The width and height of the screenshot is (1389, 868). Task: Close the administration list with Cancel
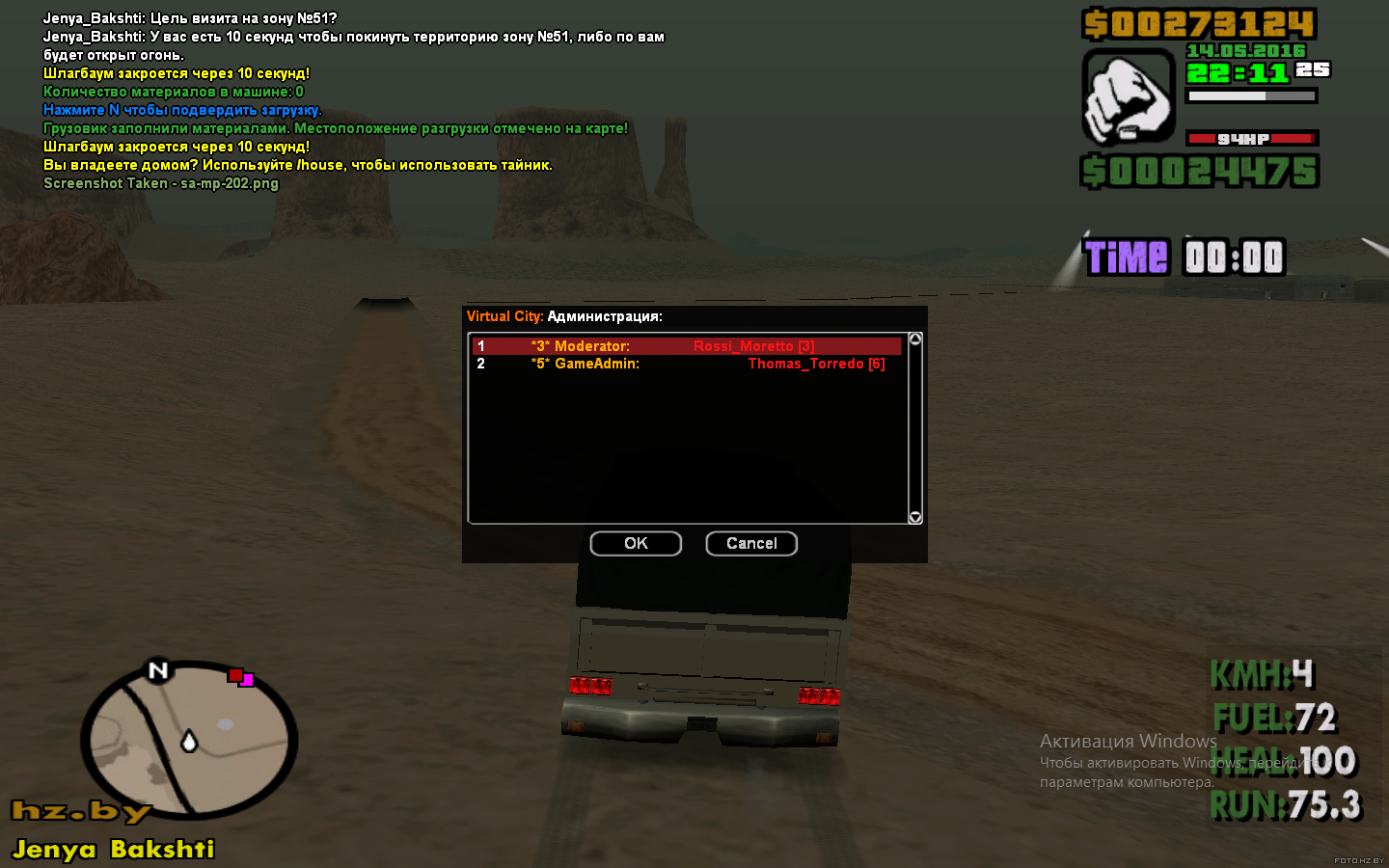tap(751, 544)
